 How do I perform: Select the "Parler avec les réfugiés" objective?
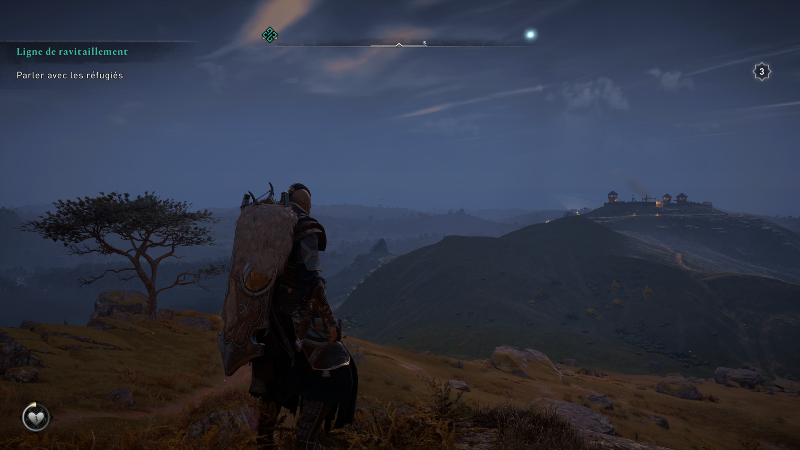(70, 75)
